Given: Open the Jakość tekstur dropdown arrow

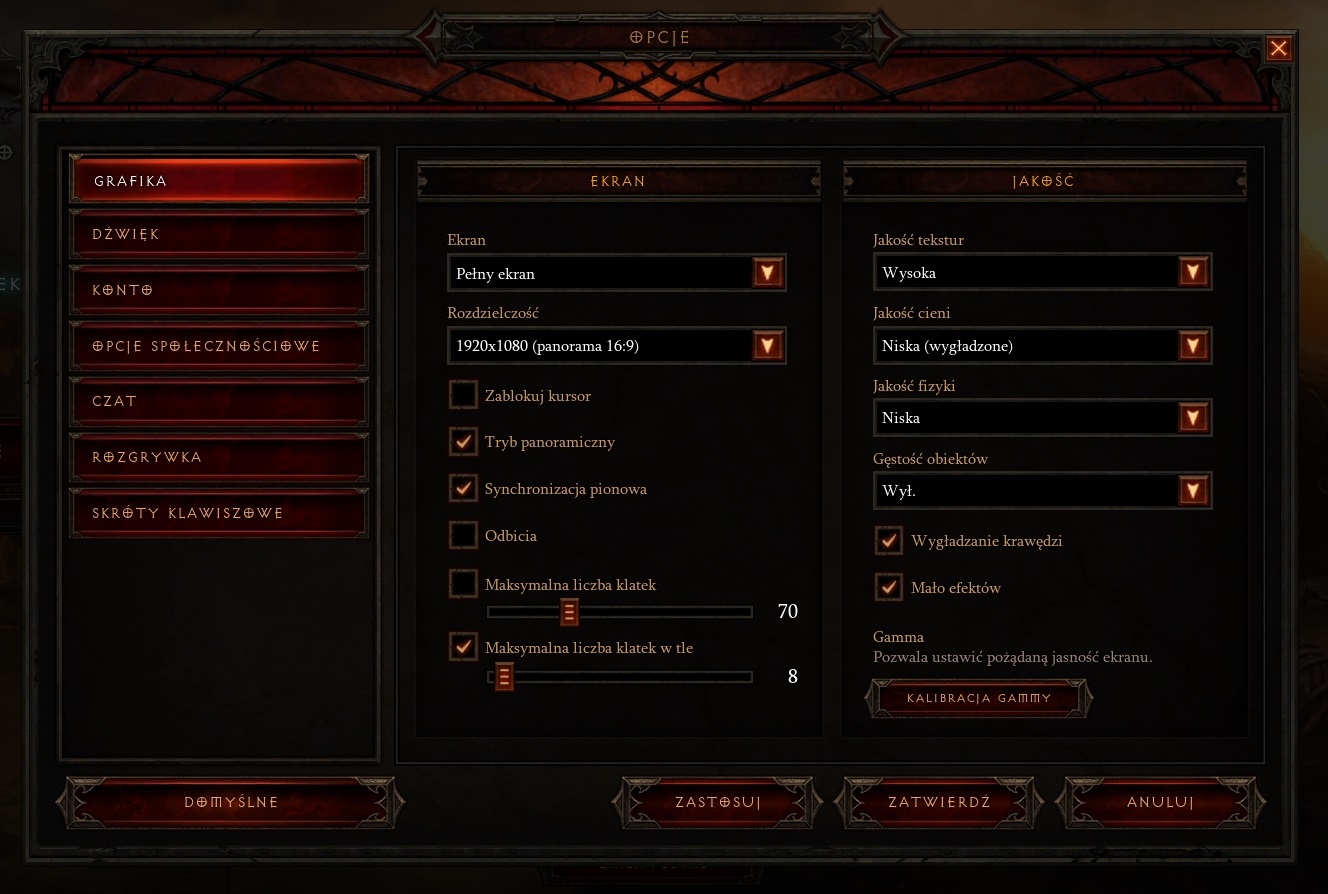Looking at the screenshot, I should click(x=1192, y=271).
